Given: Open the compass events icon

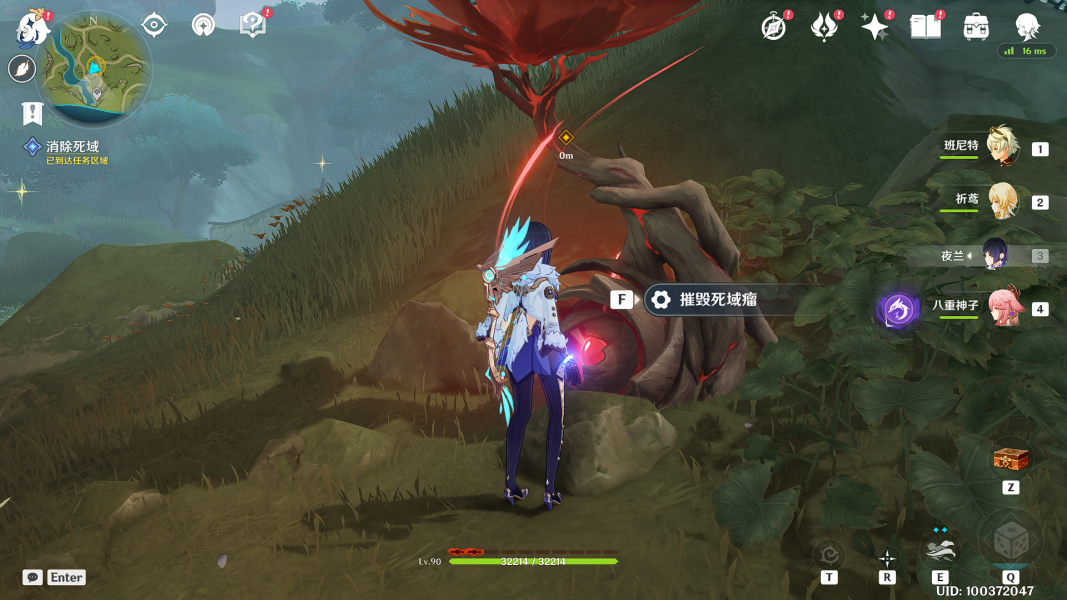Looking at the screenshot, I should click(x=773, y=27).
